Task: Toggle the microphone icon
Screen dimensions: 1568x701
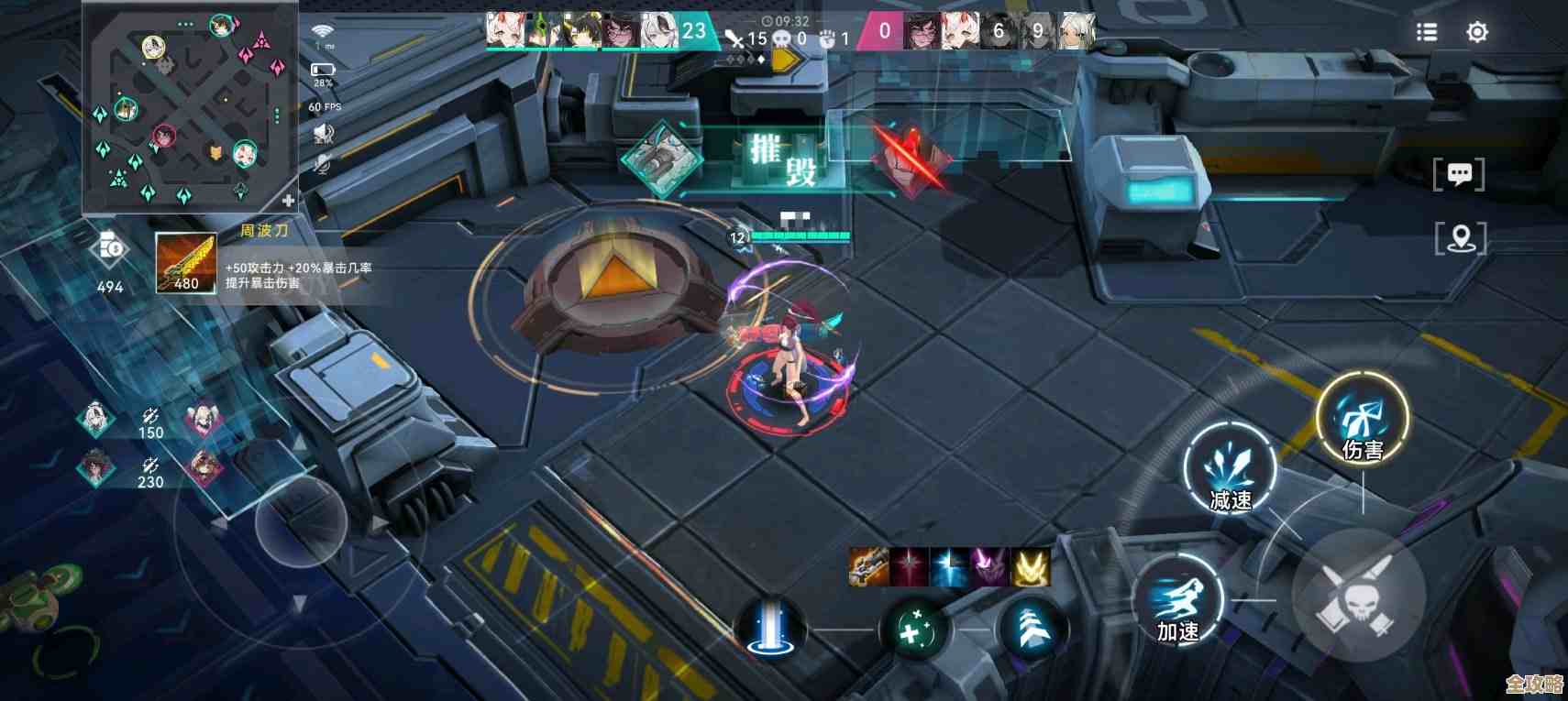Action: point(322,164)
